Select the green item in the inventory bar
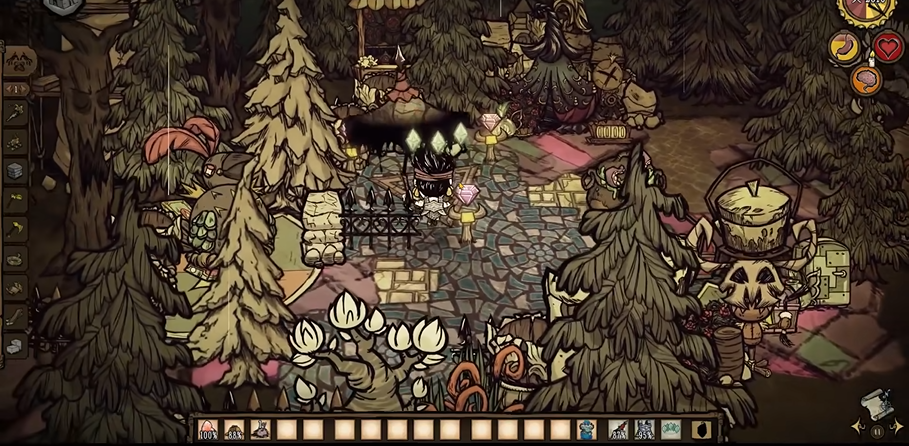This screenshot has height=446, width=909. click(x=671, y=430)
